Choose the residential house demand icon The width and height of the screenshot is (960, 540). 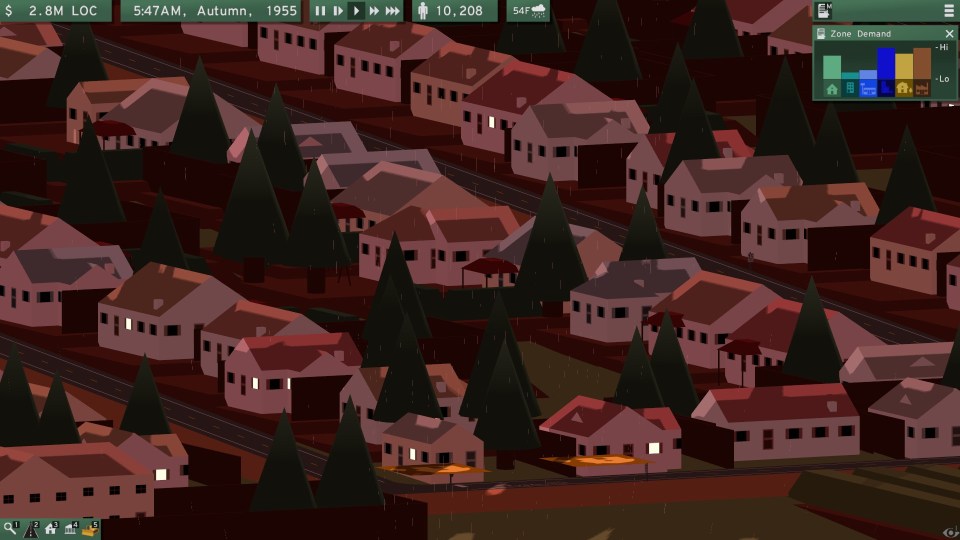832,89
